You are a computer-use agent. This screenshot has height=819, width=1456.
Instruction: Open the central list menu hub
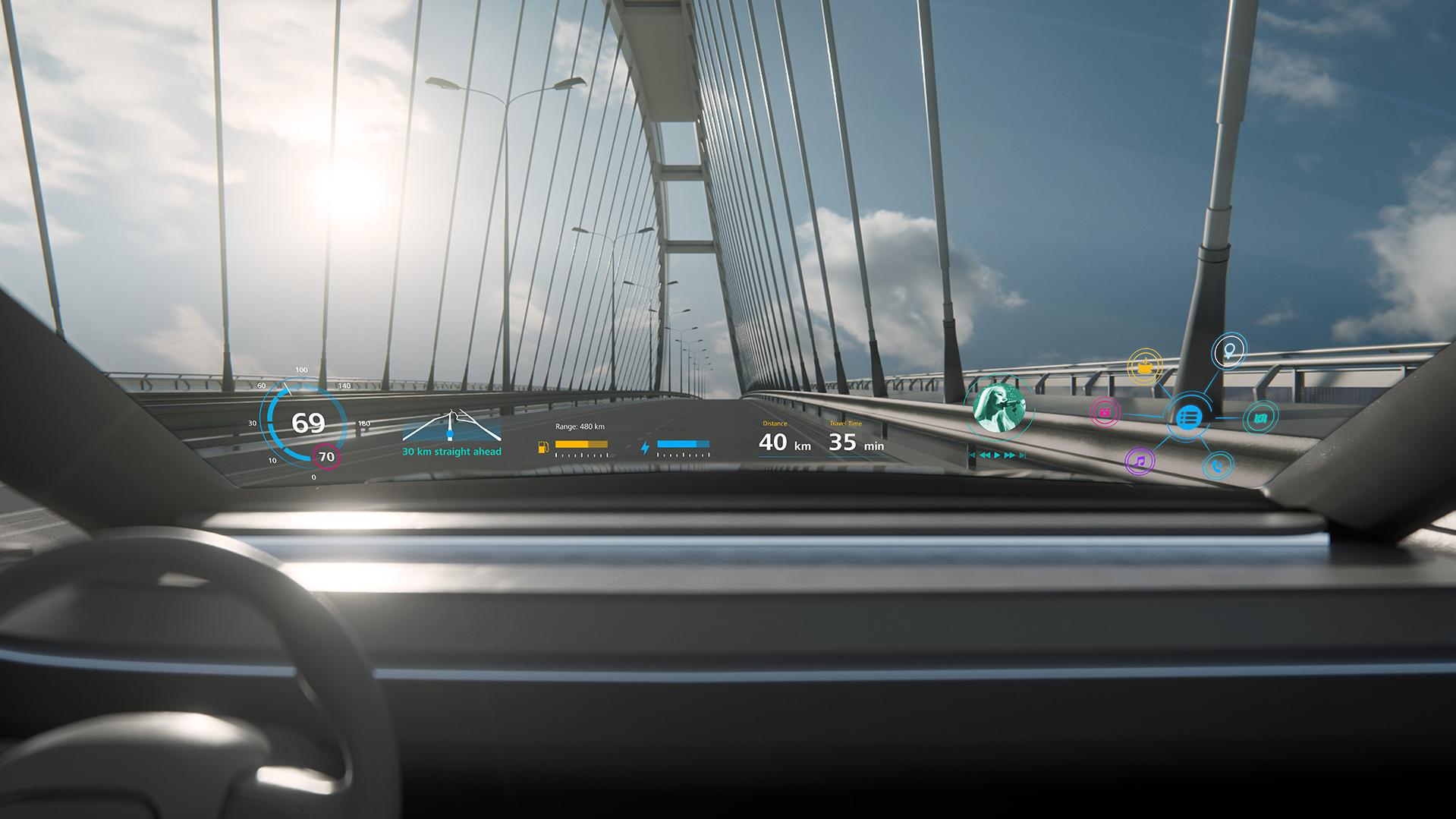(x=1188, y=417)
